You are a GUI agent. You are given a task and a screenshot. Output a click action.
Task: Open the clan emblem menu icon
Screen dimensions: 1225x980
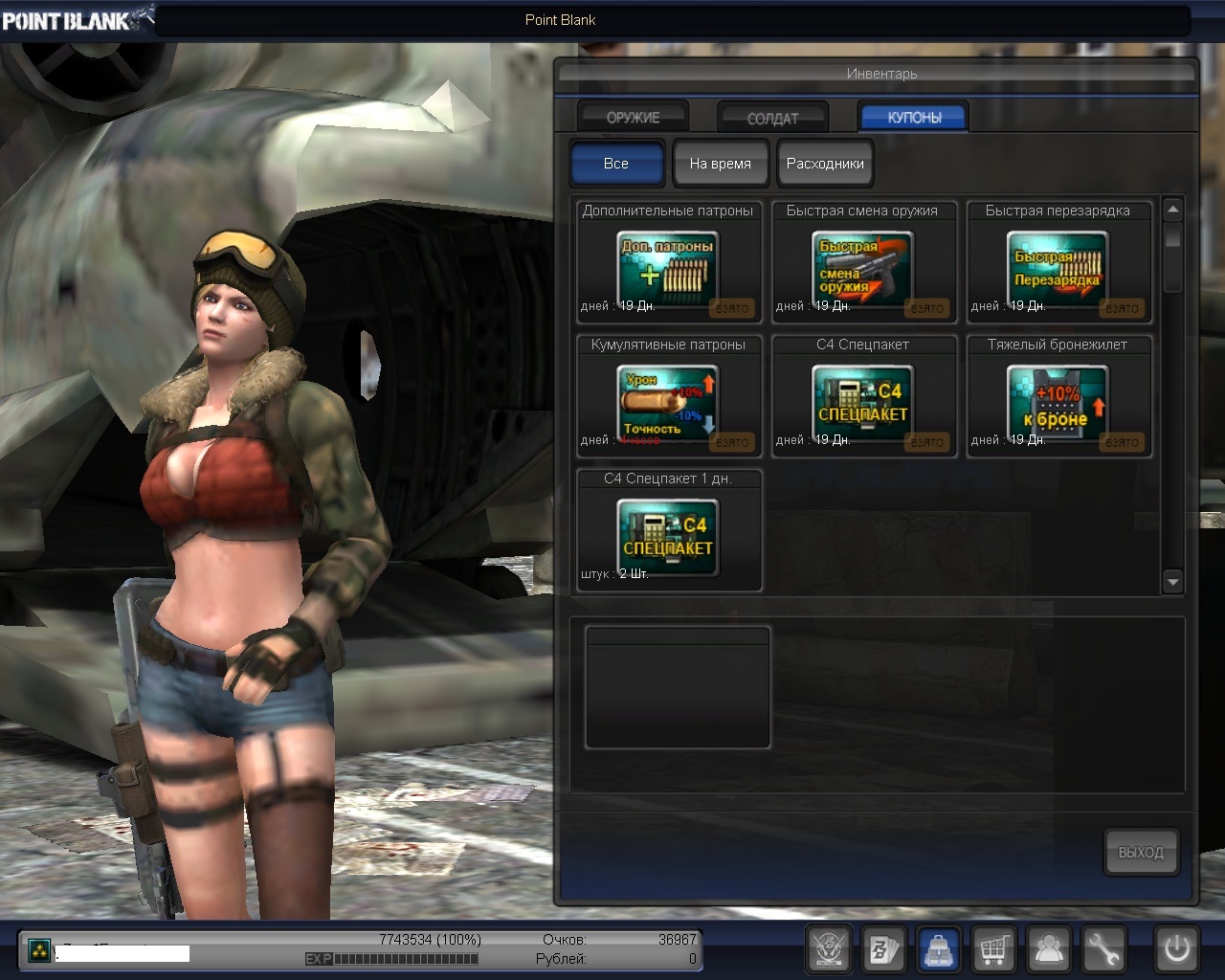pyautogui.click(x=830, y=949)
